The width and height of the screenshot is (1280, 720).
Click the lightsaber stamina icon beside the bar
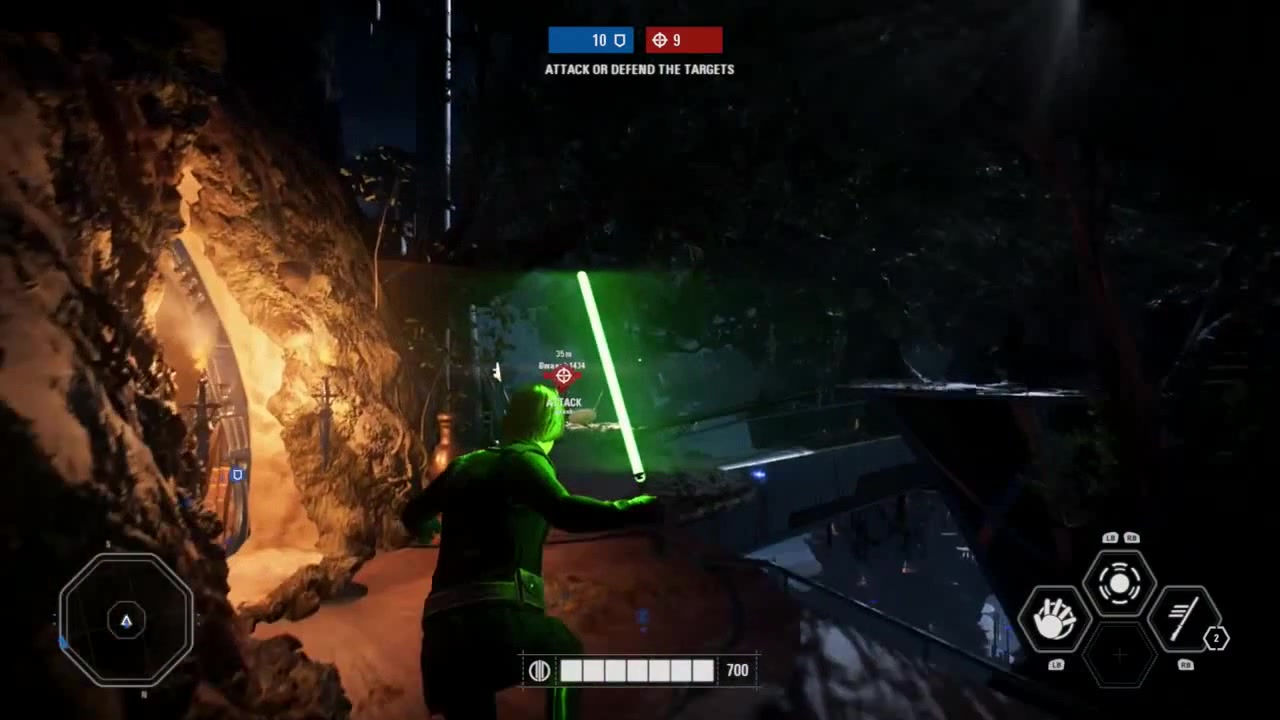click(x=539, y=670)
